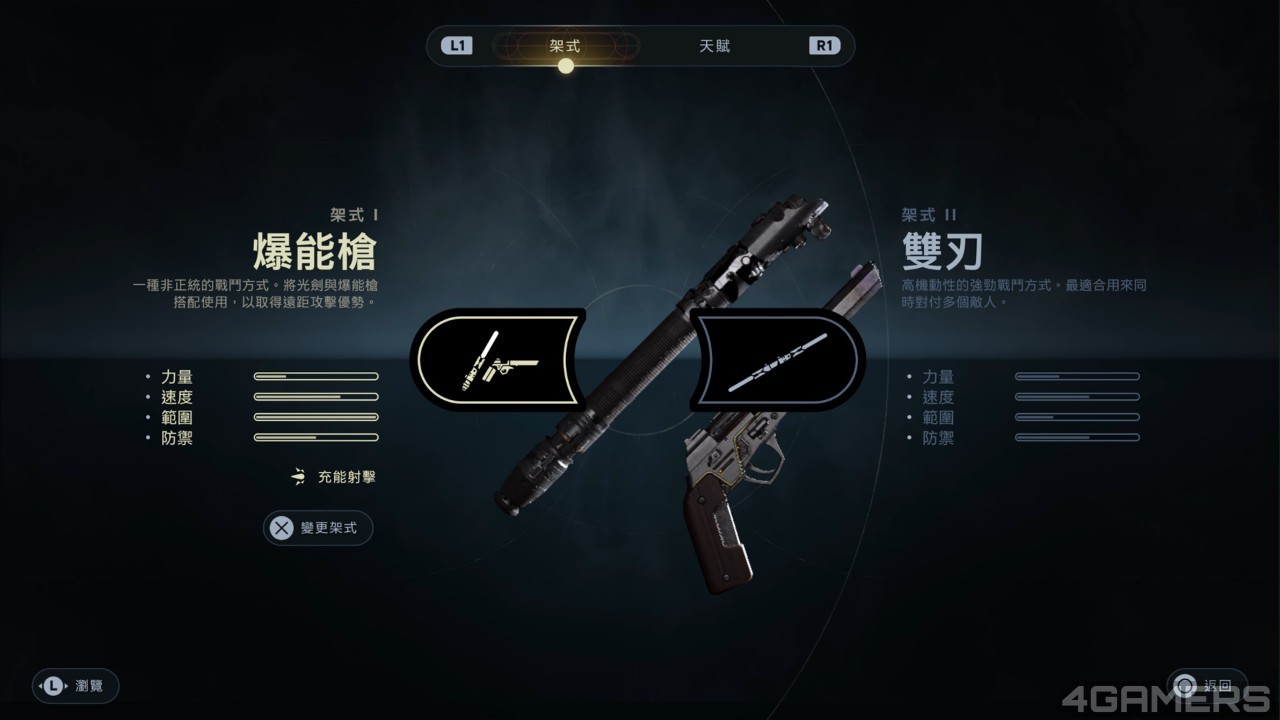Select the yellow page indicator dot under 架式

point(566,65)
